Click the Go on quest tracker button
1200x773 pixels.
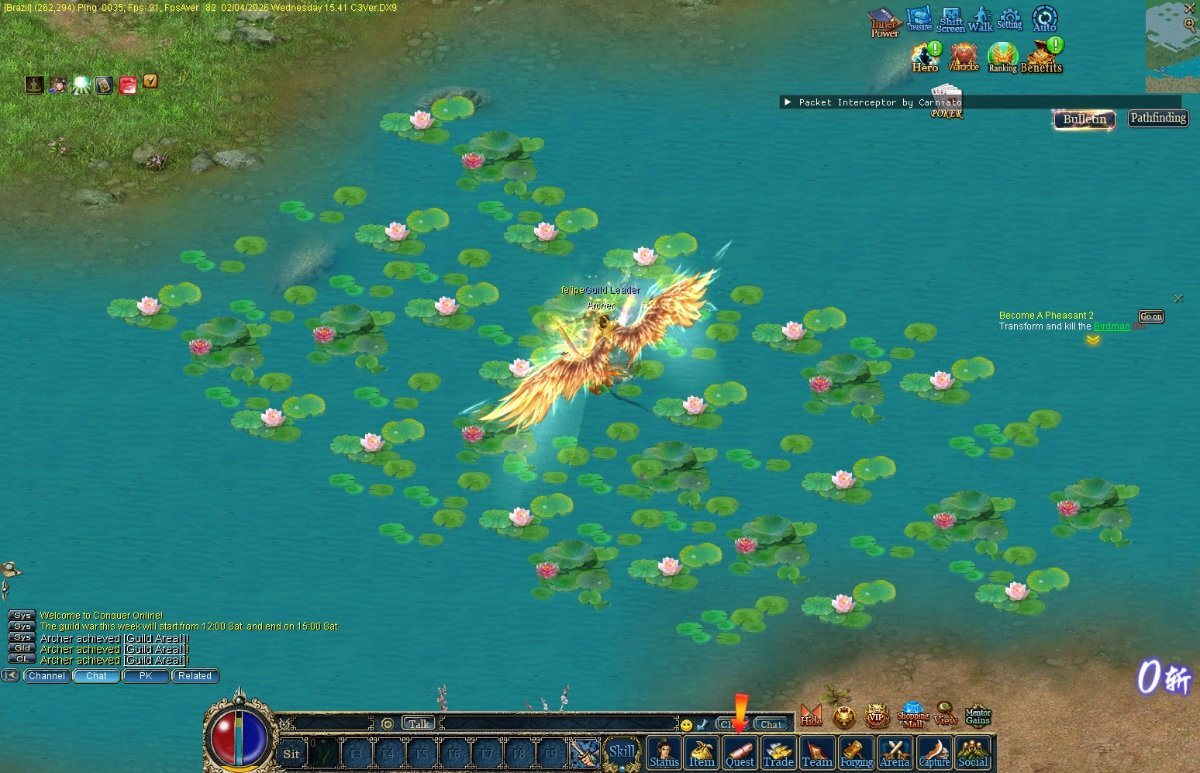1152,317
